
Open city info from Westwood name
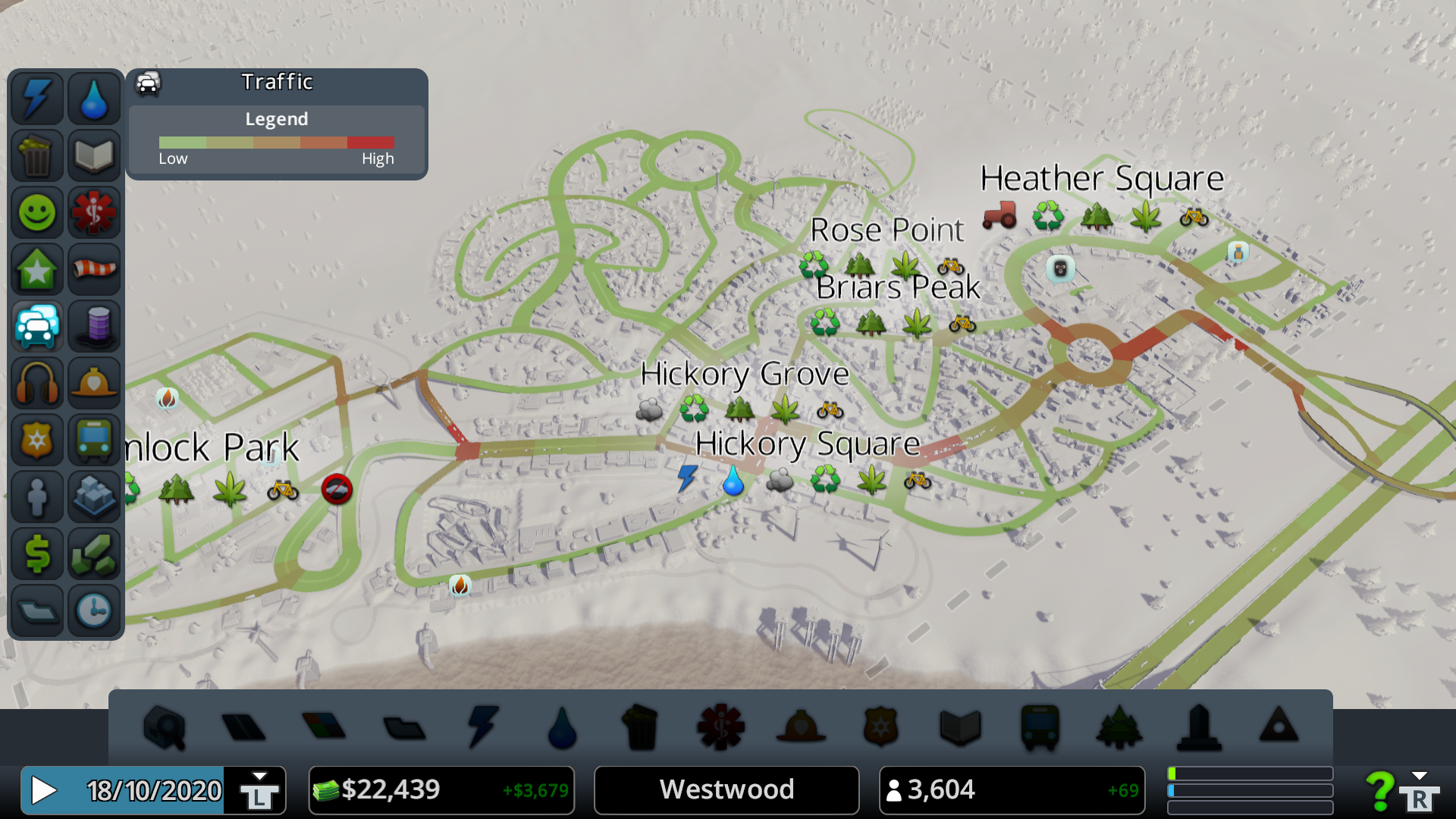pos(726,790)
